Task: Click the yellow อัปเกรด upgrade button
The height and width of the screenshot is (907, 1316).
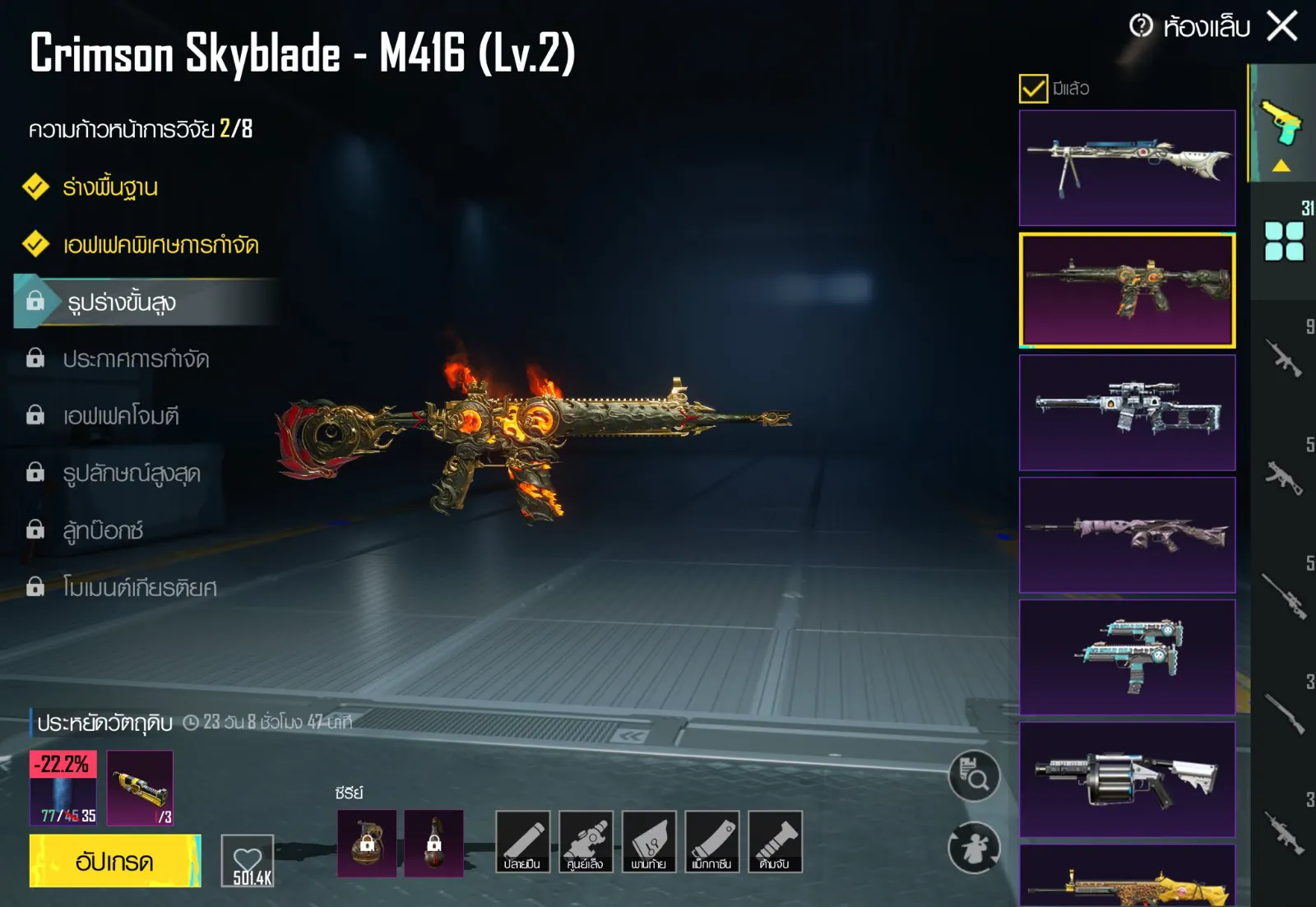Action: click(114, 861)
